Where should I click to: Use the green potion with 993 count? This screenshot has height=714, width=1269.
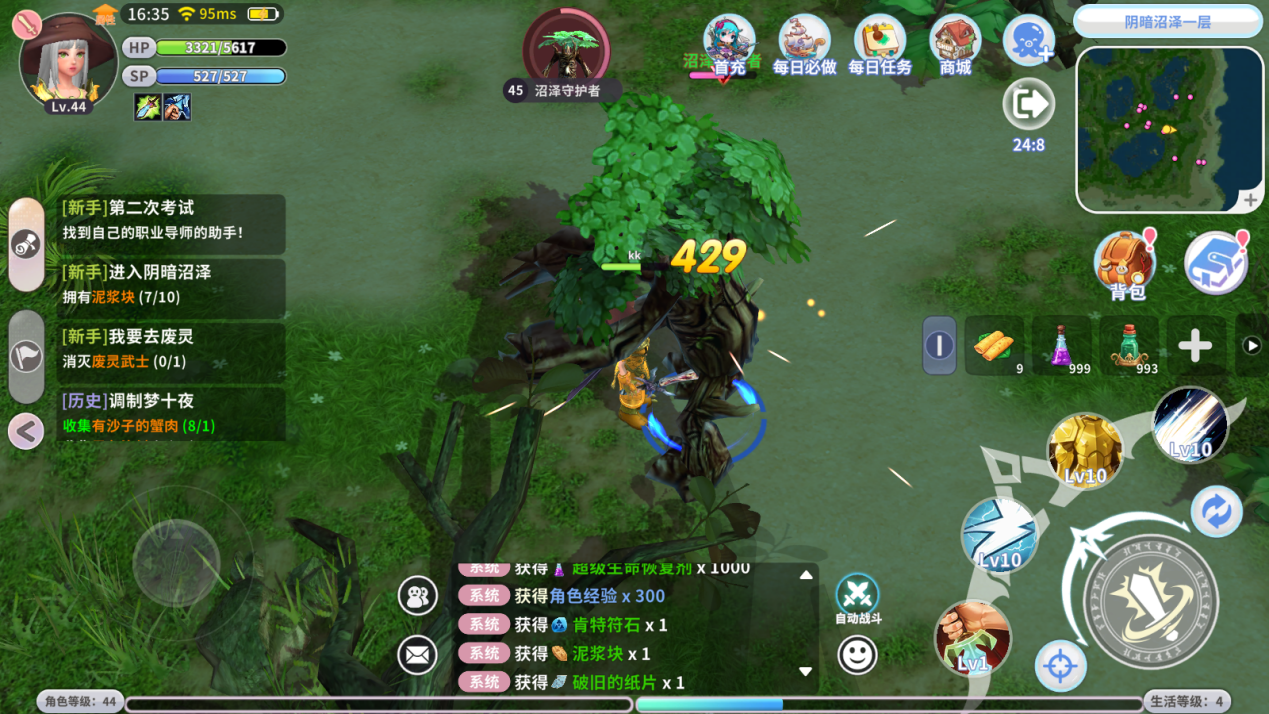pos(1129,346)
